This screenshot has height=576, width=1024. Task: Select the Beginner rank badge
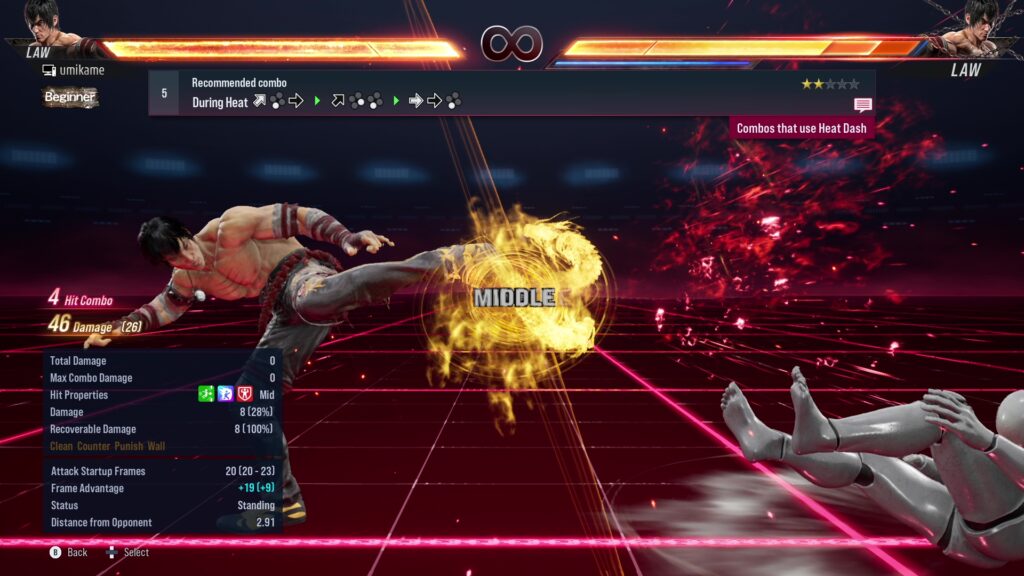[x=70, y=97]
